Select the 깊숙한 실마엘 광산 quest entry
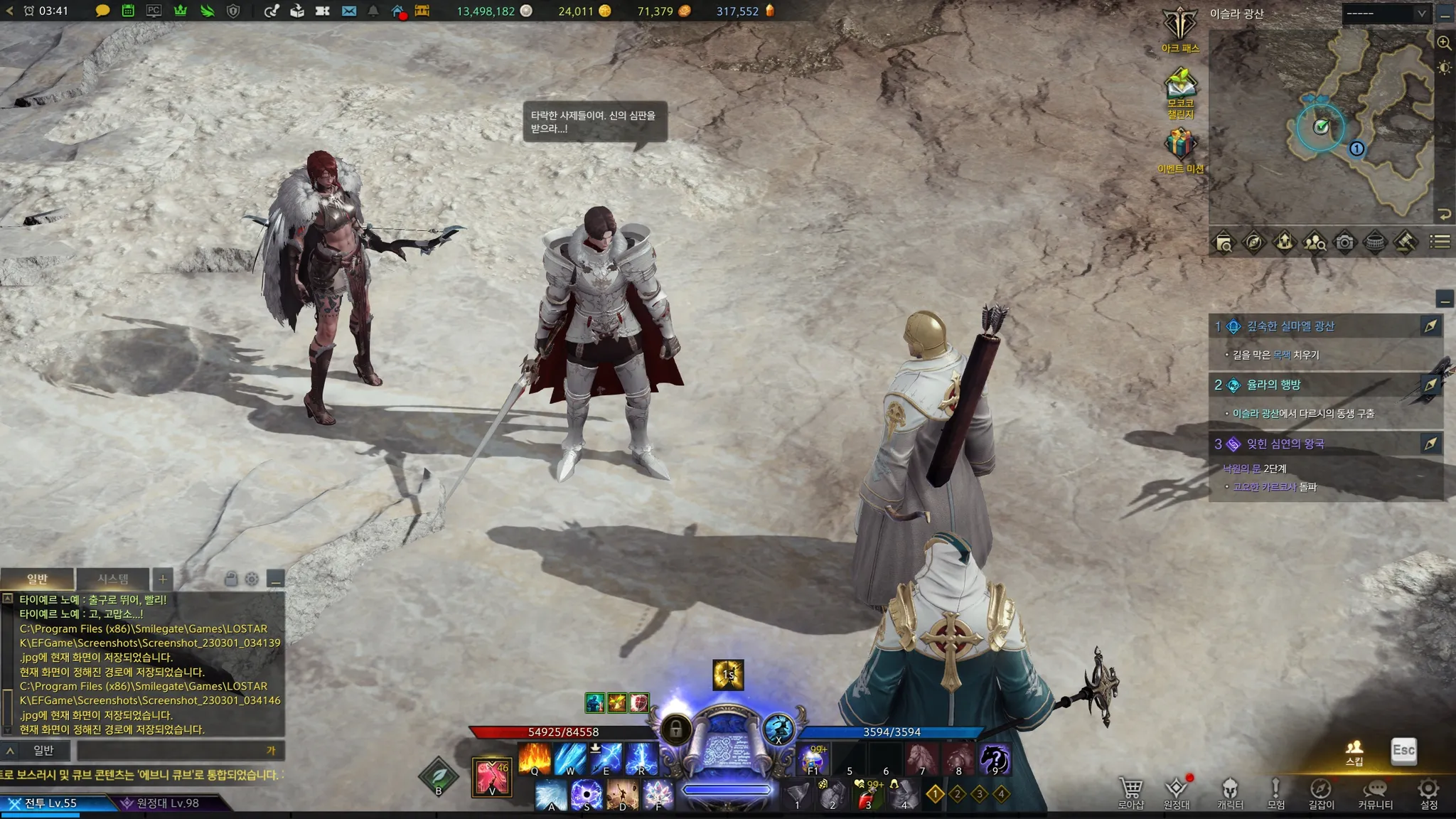The image size is (1456, 819). click(x=1290, y=326)
